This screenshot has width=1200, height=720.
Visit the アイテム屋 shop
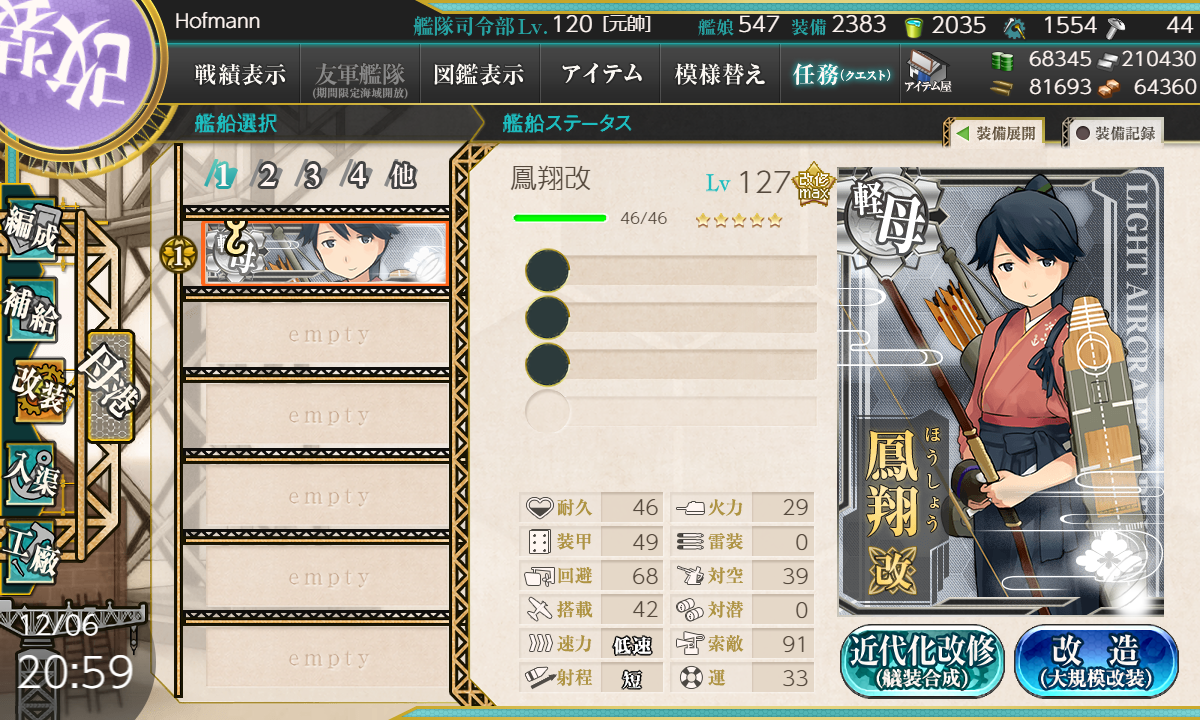927,72
